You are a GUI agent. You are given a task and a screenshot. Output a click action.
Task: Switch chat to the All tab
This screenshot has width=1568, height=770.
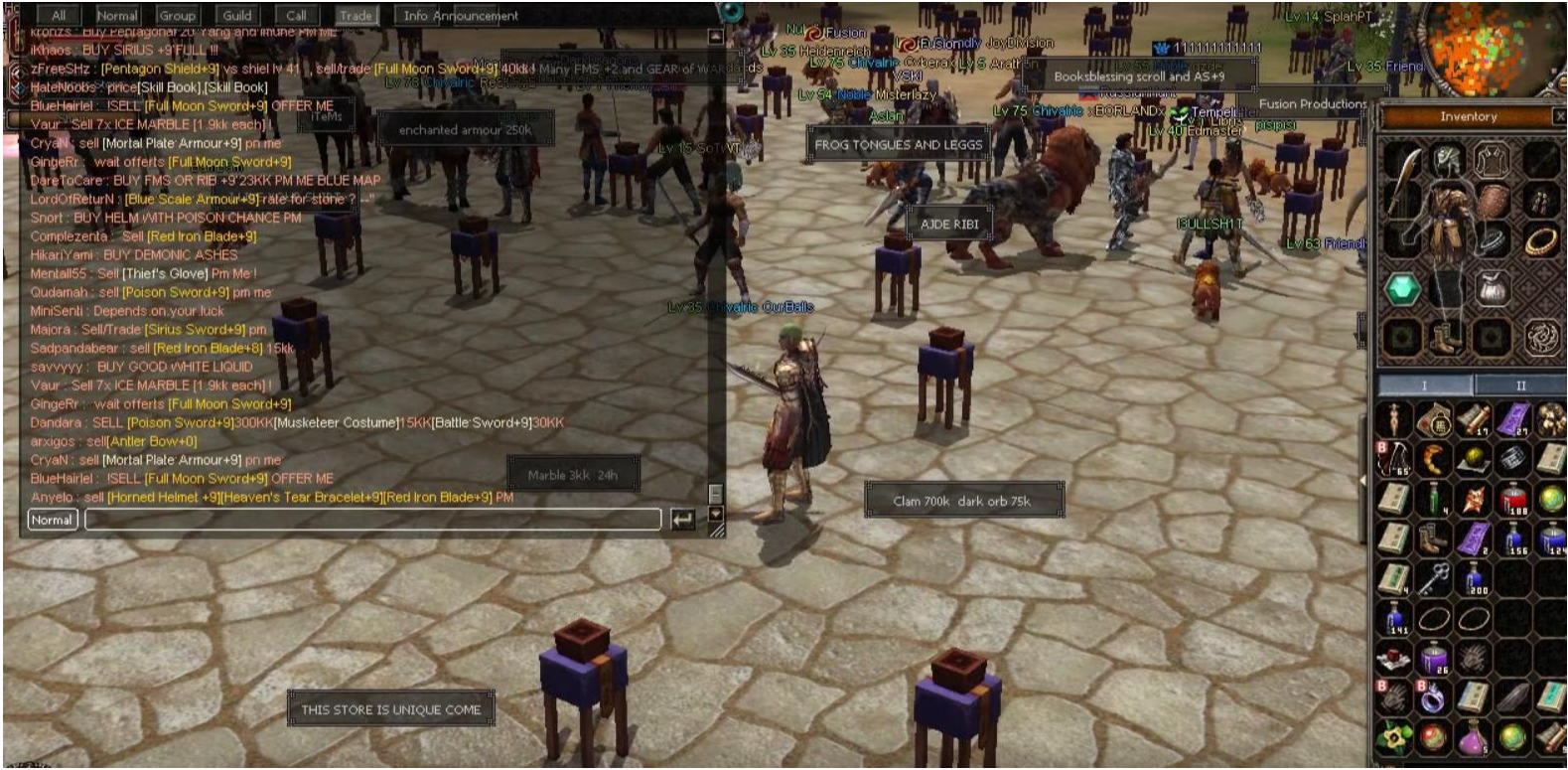[59, 15]
